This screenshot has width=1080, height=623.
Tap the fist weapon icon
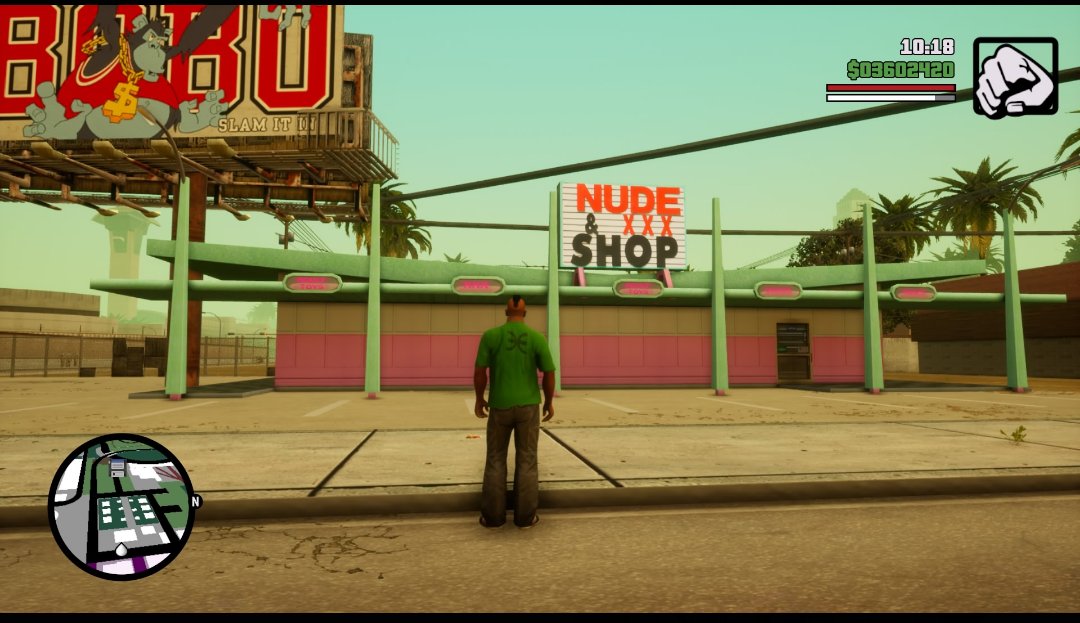[x=1014, y=77]
